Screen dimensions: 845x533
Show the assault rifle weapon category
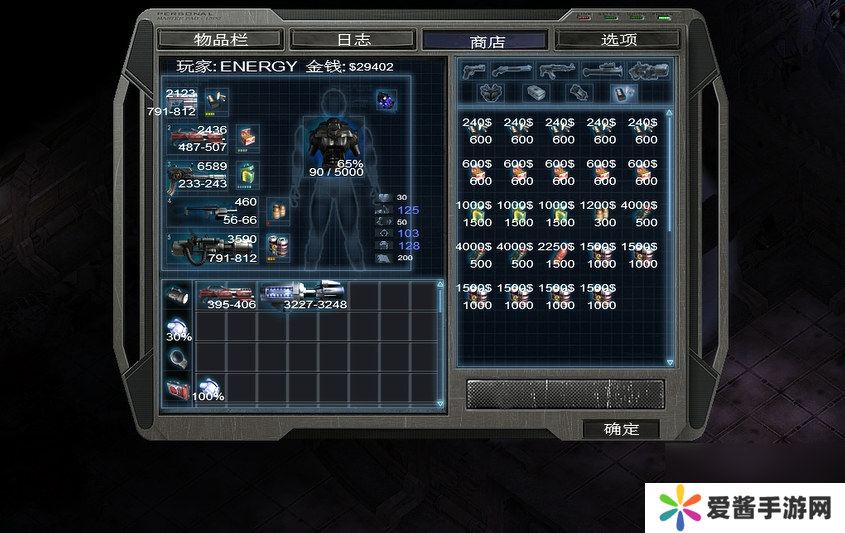click(x=555, y=71)
